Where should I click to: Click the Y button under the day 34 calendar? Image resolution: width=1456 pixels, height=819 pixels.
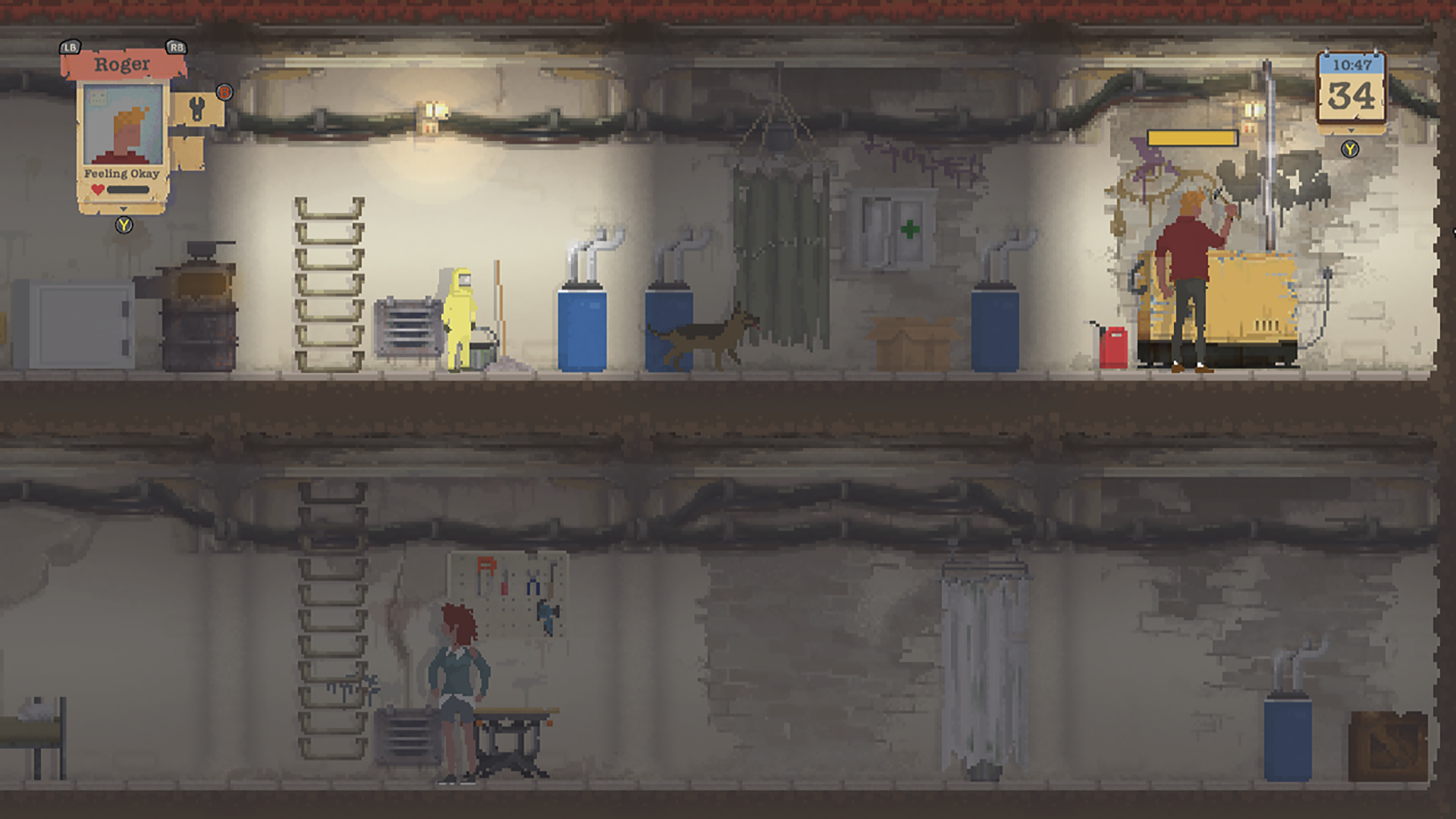pos(1349,150)
